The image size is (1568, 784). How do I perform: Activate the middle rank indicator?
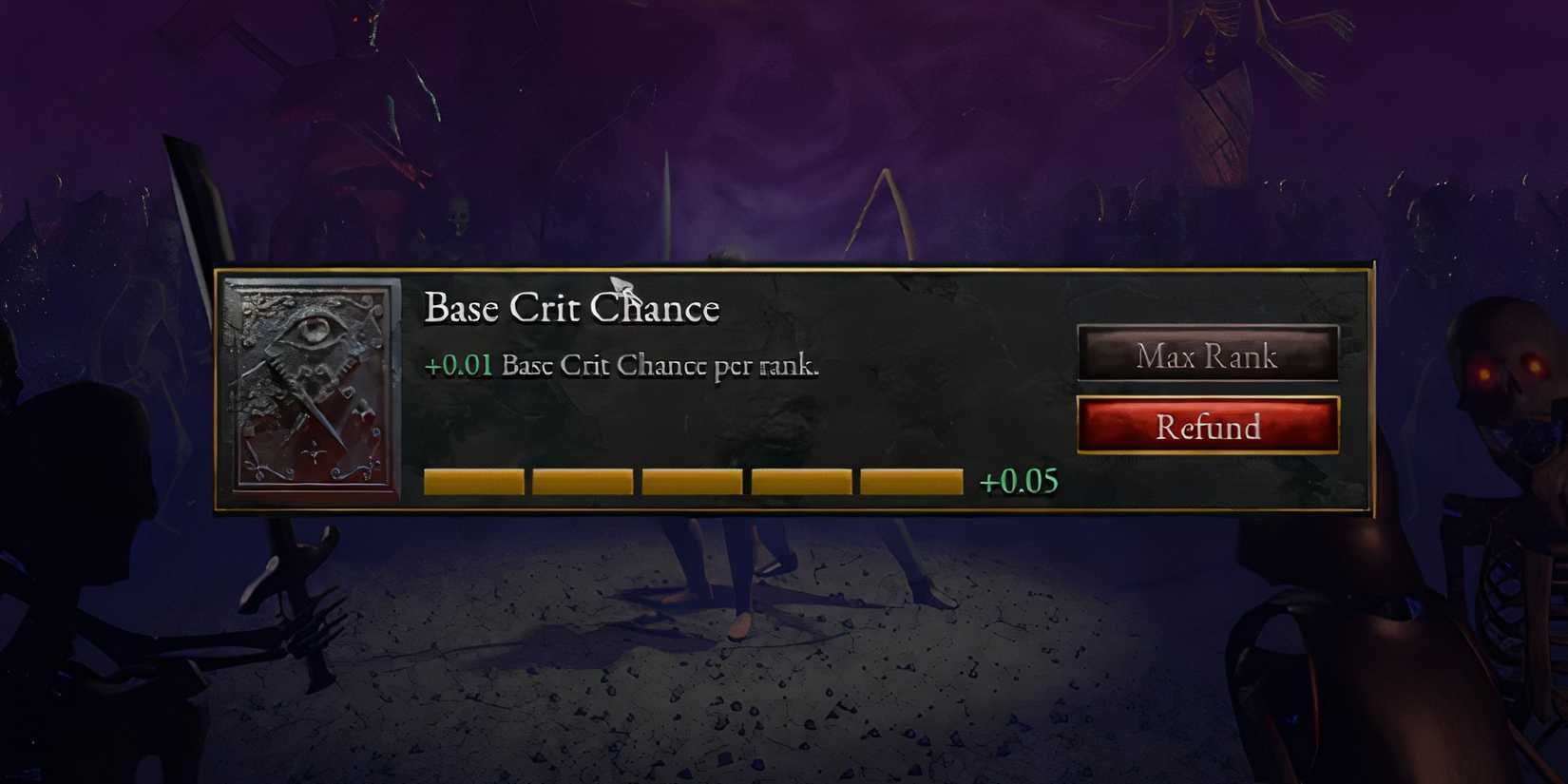[x=691, y=480]
